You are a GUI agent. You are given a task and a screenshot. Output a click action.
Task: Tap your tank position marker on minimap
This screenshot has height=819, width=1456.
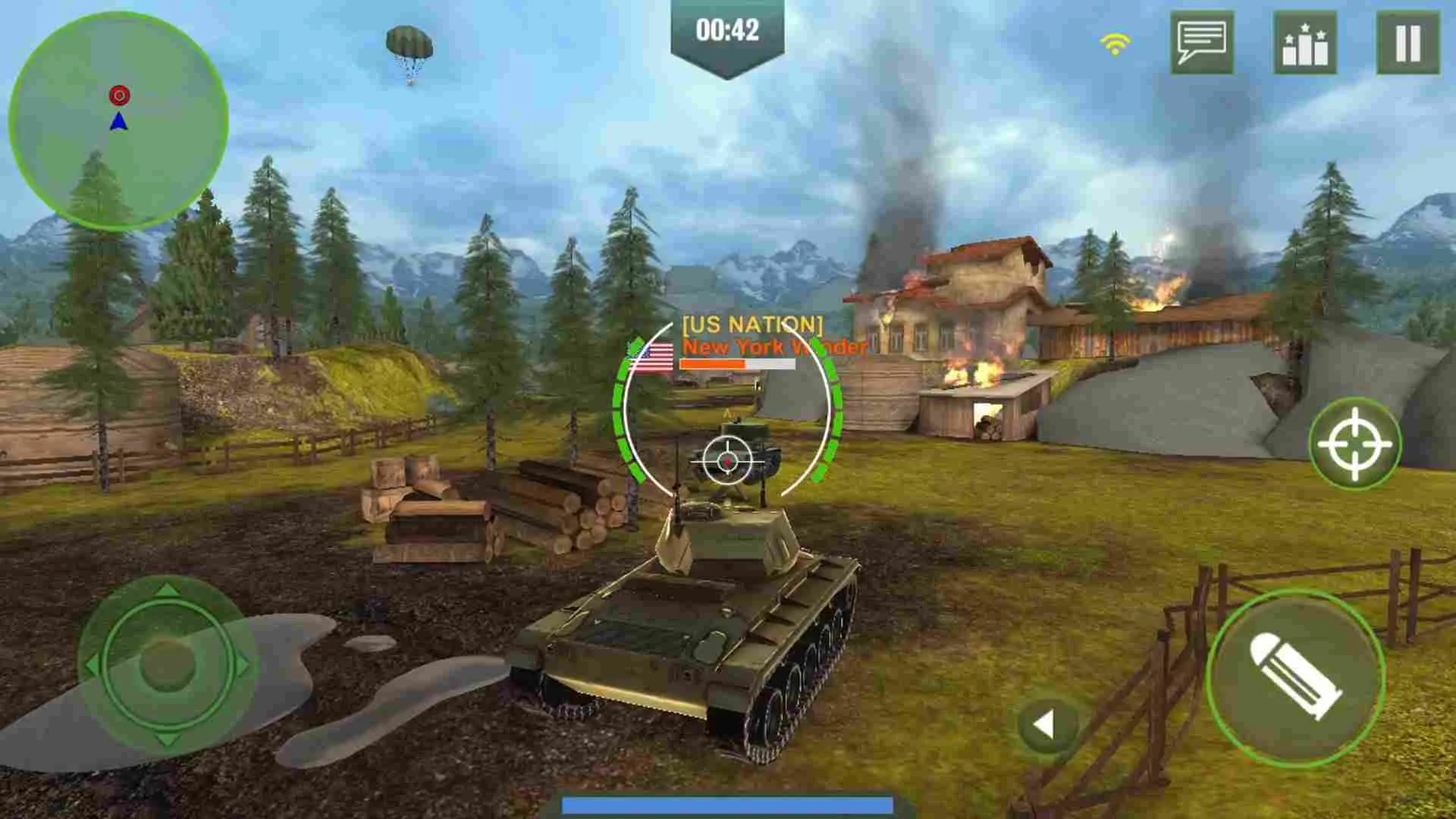click(x=119, y=121)
